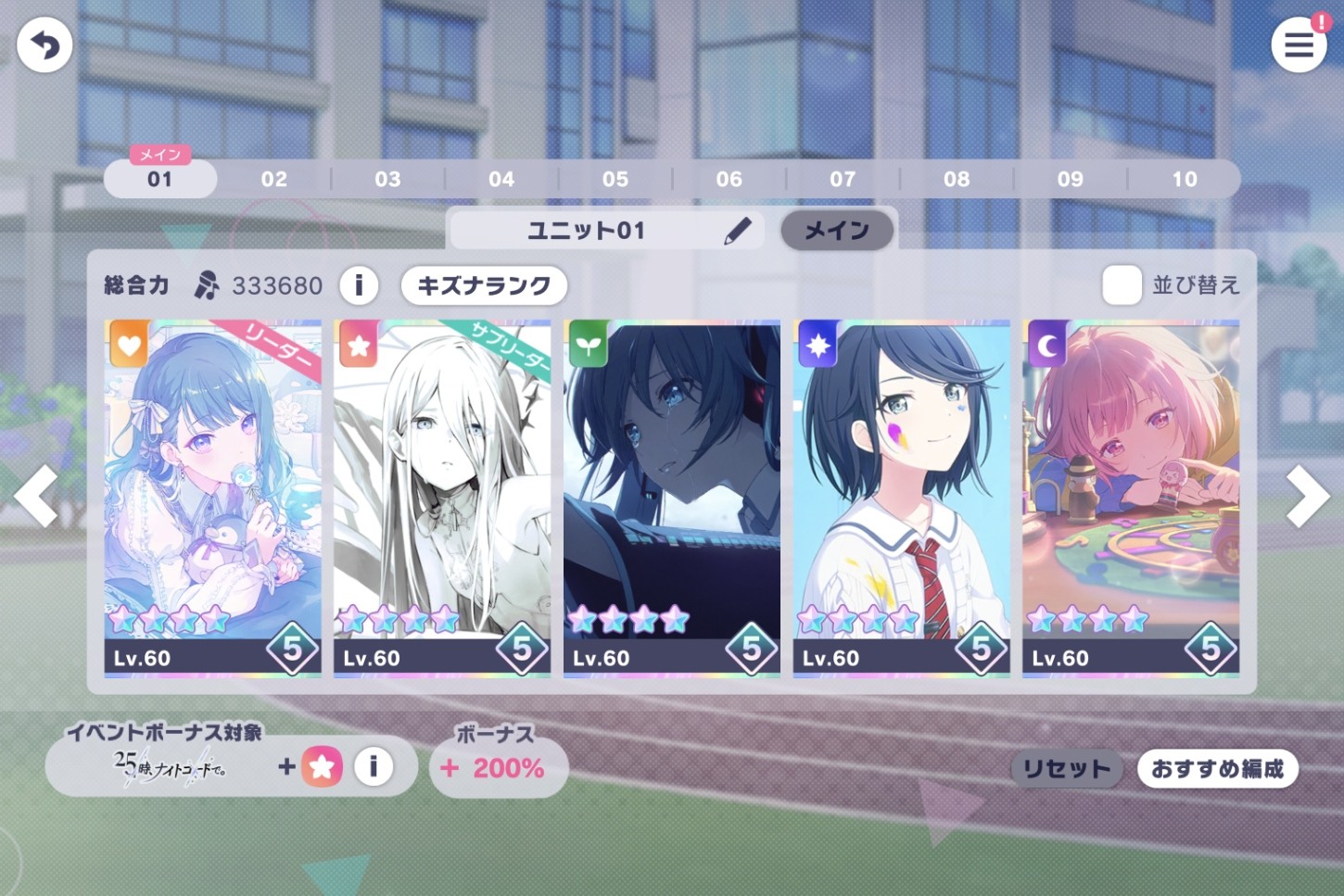
Task: Open キズナランク screen
Action: coord(483,285)
